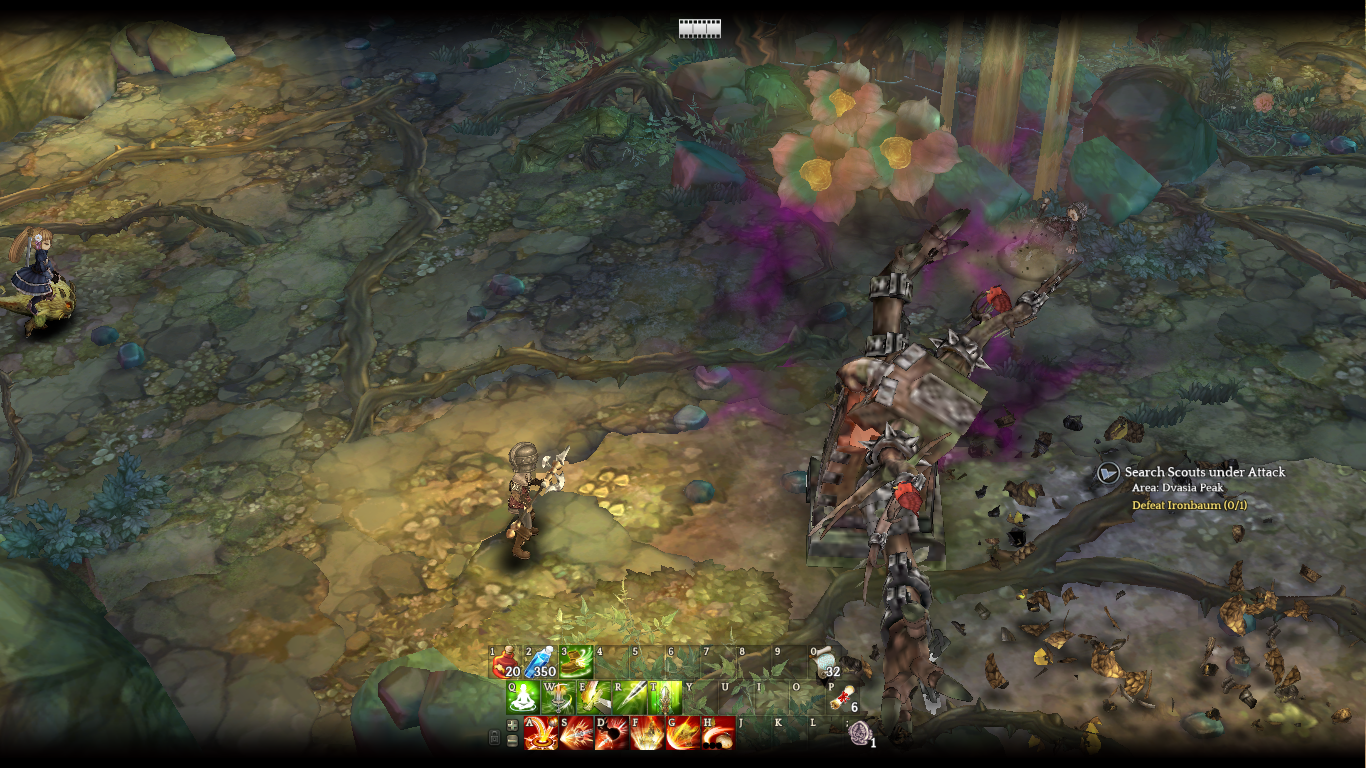The image size is (1366, 768).
Task: Use the purple stone item with count 1
Action: coord(859,733)
